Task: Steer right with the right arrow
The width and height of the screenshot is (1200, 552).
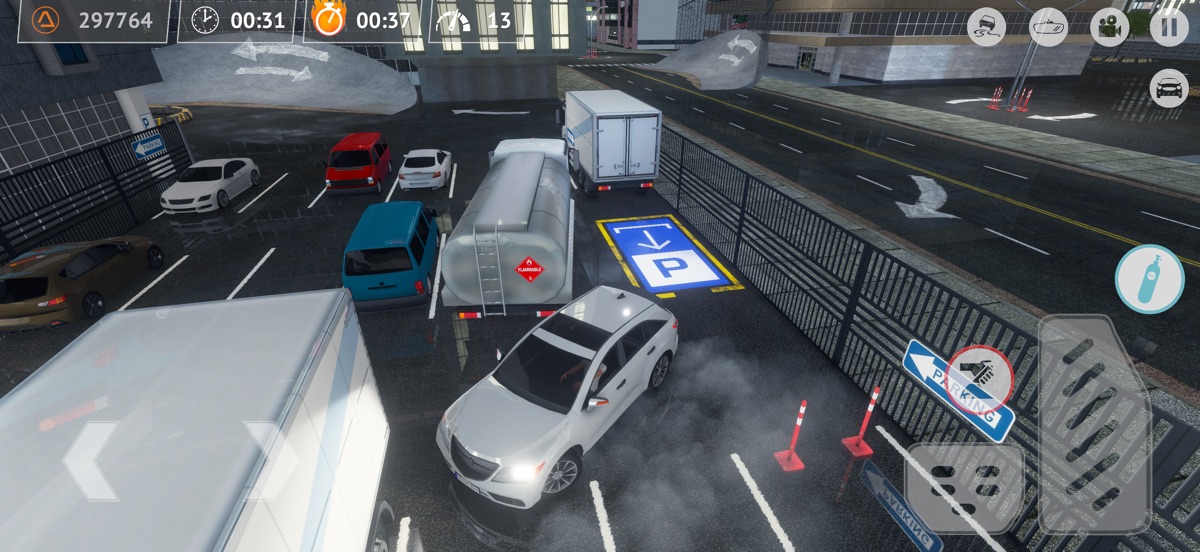Action: click(x=270, y=460)
